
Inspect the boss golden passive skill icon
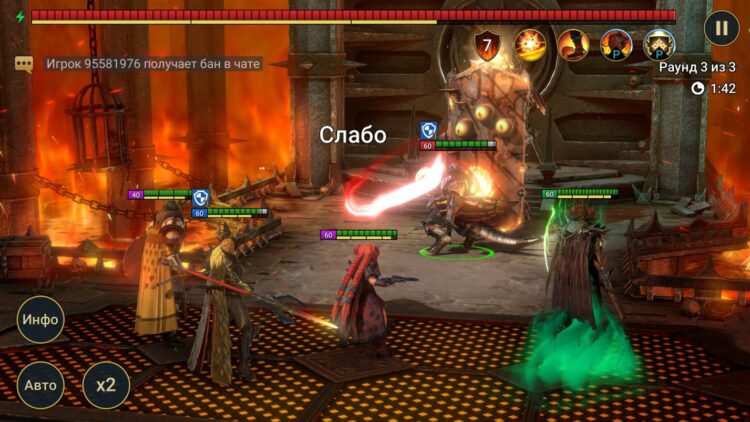659,45
